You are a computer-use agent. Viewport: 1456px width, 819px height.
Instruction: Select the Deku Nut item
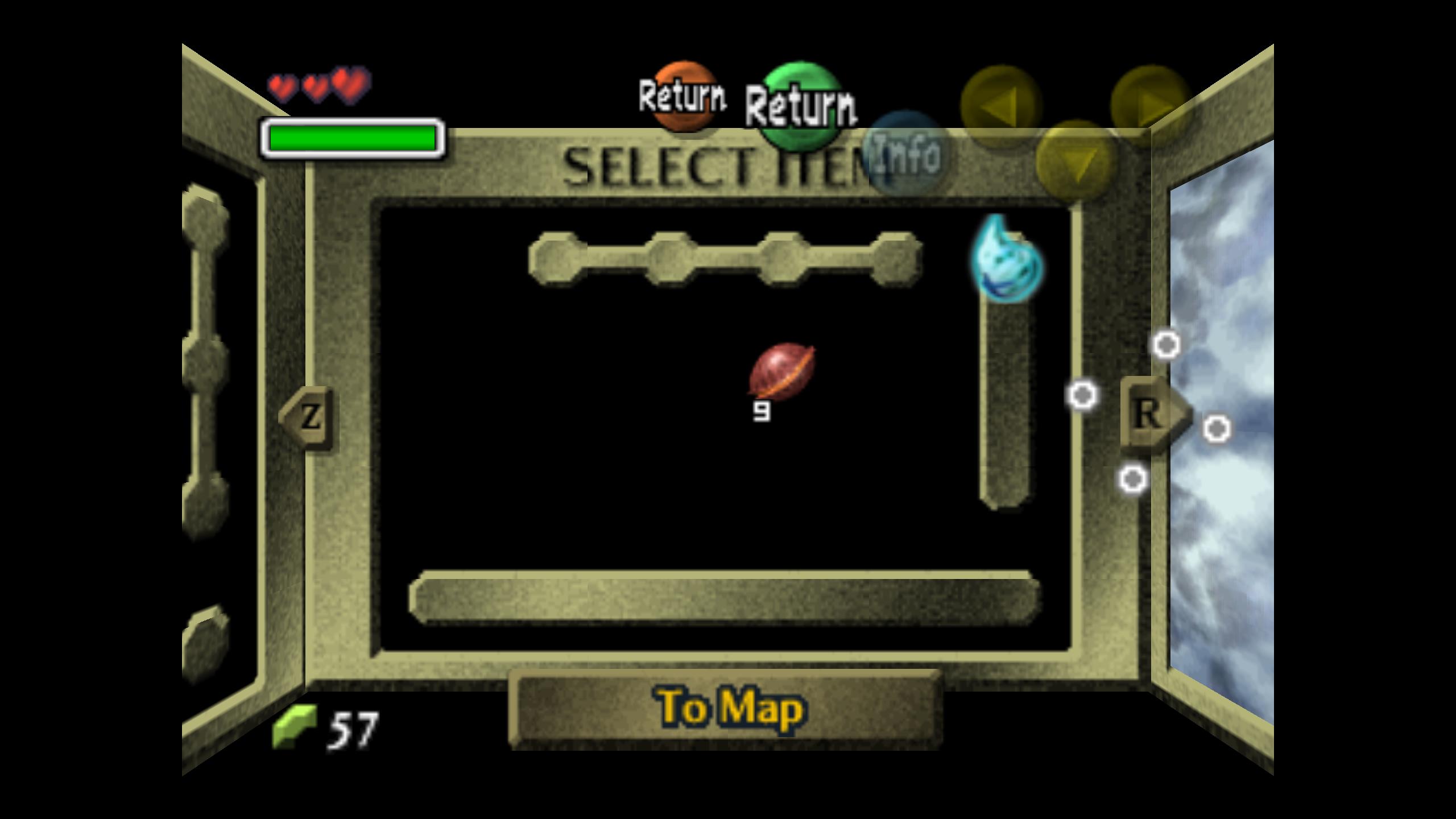pos(781,373)
